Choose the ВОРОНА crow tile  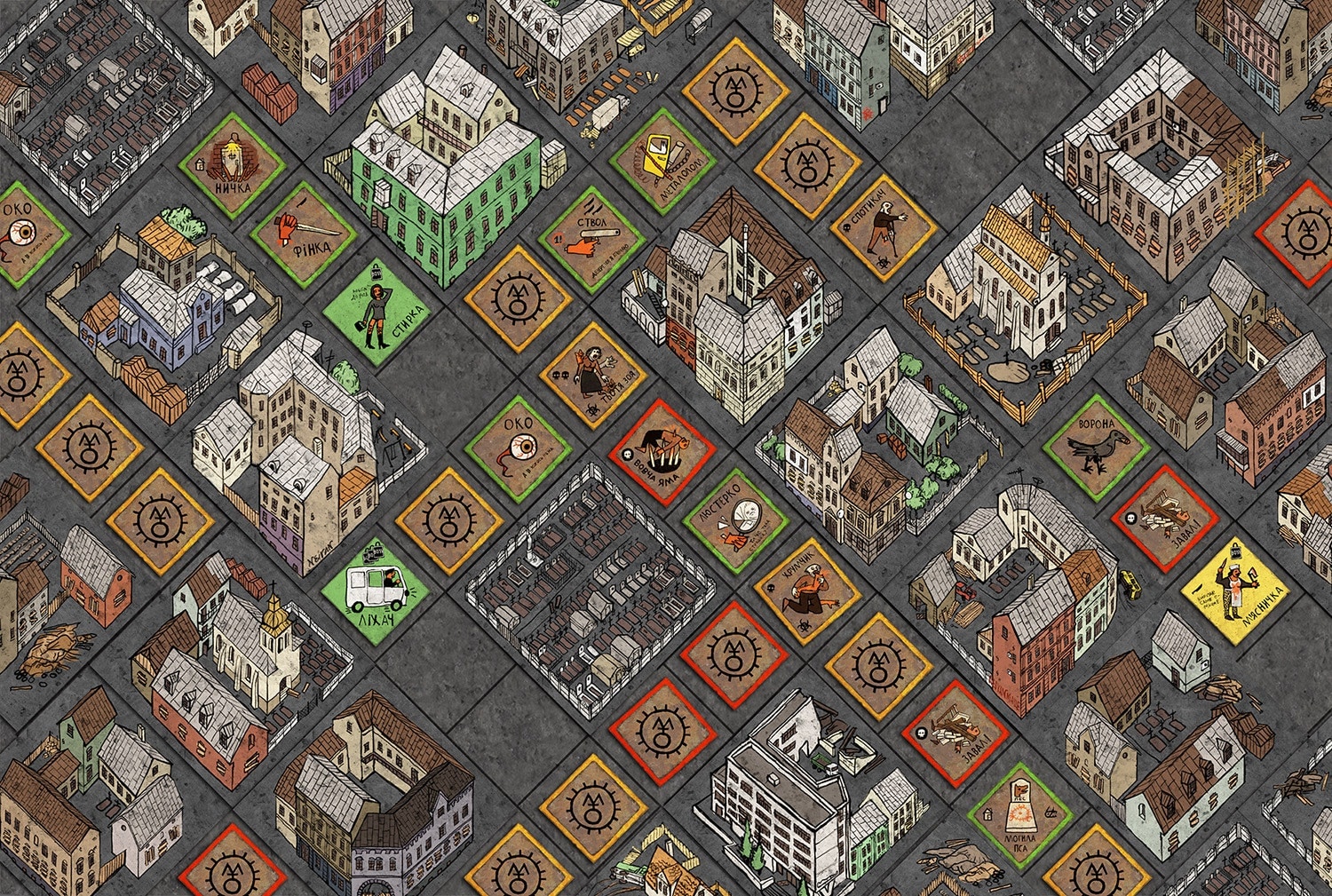pyautogui.click(x=1097, y=447)
